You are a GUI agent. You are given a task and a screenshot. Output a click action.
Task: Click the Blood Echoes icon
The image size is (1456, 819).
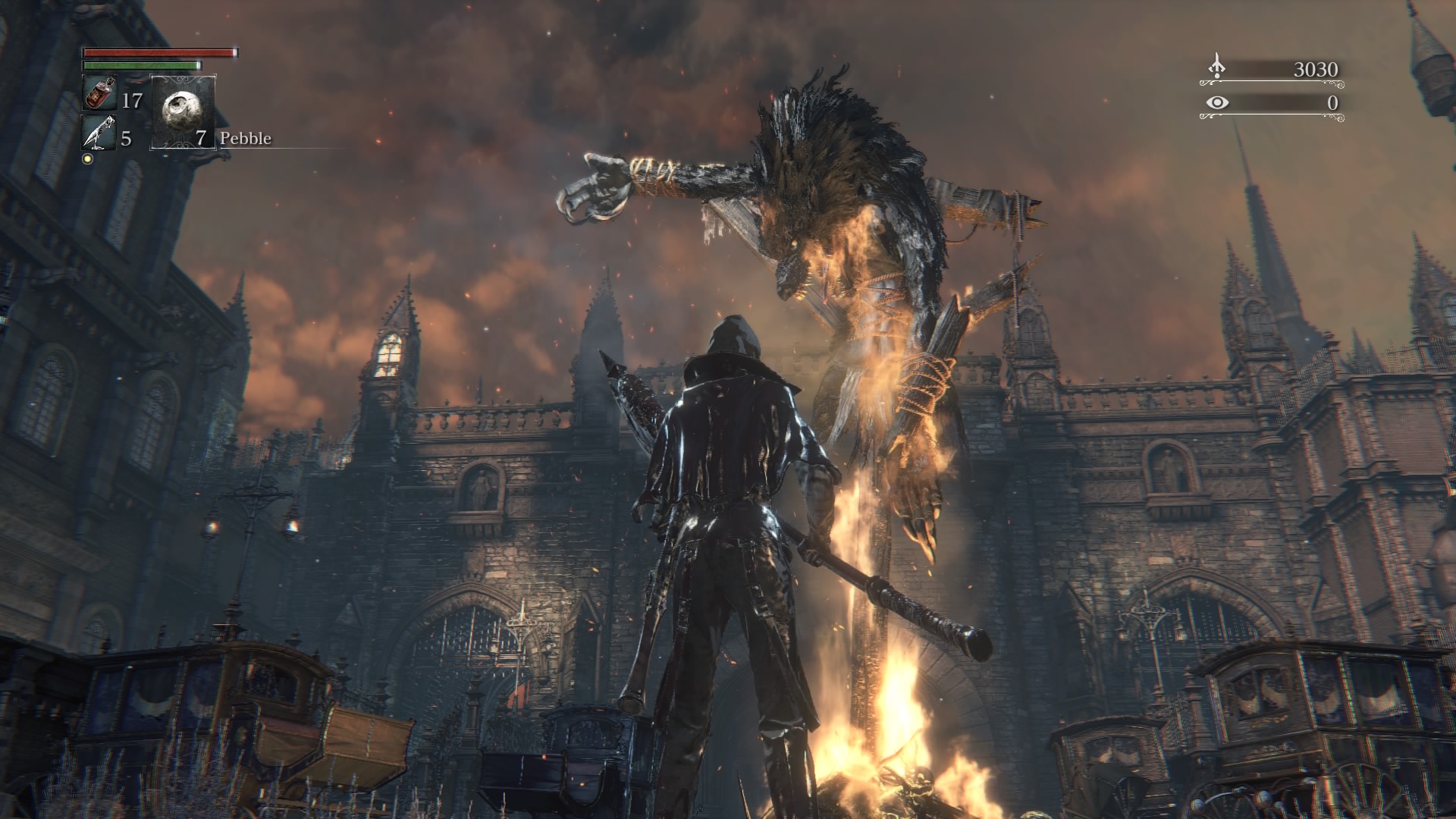coord(1216,67)
